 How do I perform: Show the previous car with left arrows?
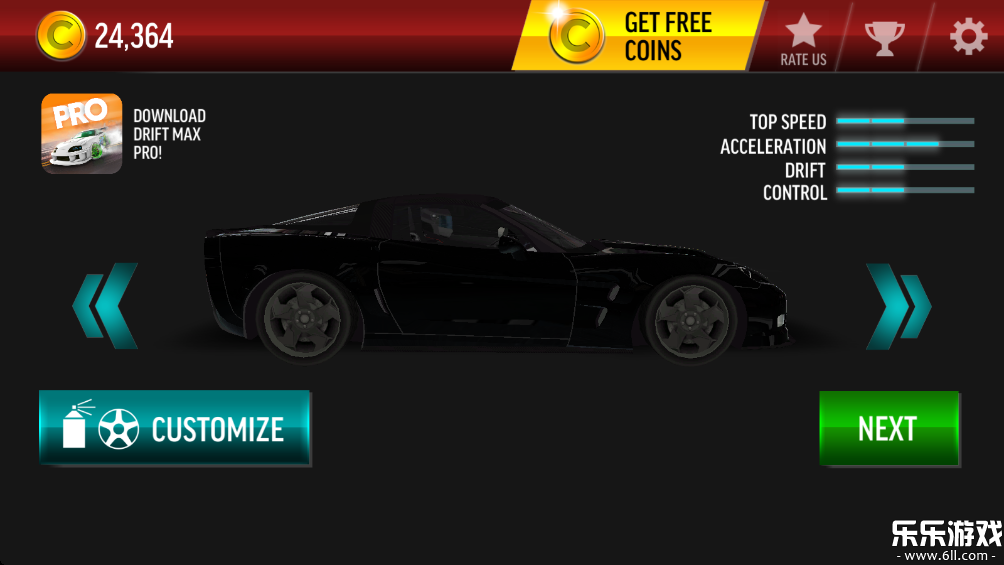click(x=106, y=306)
